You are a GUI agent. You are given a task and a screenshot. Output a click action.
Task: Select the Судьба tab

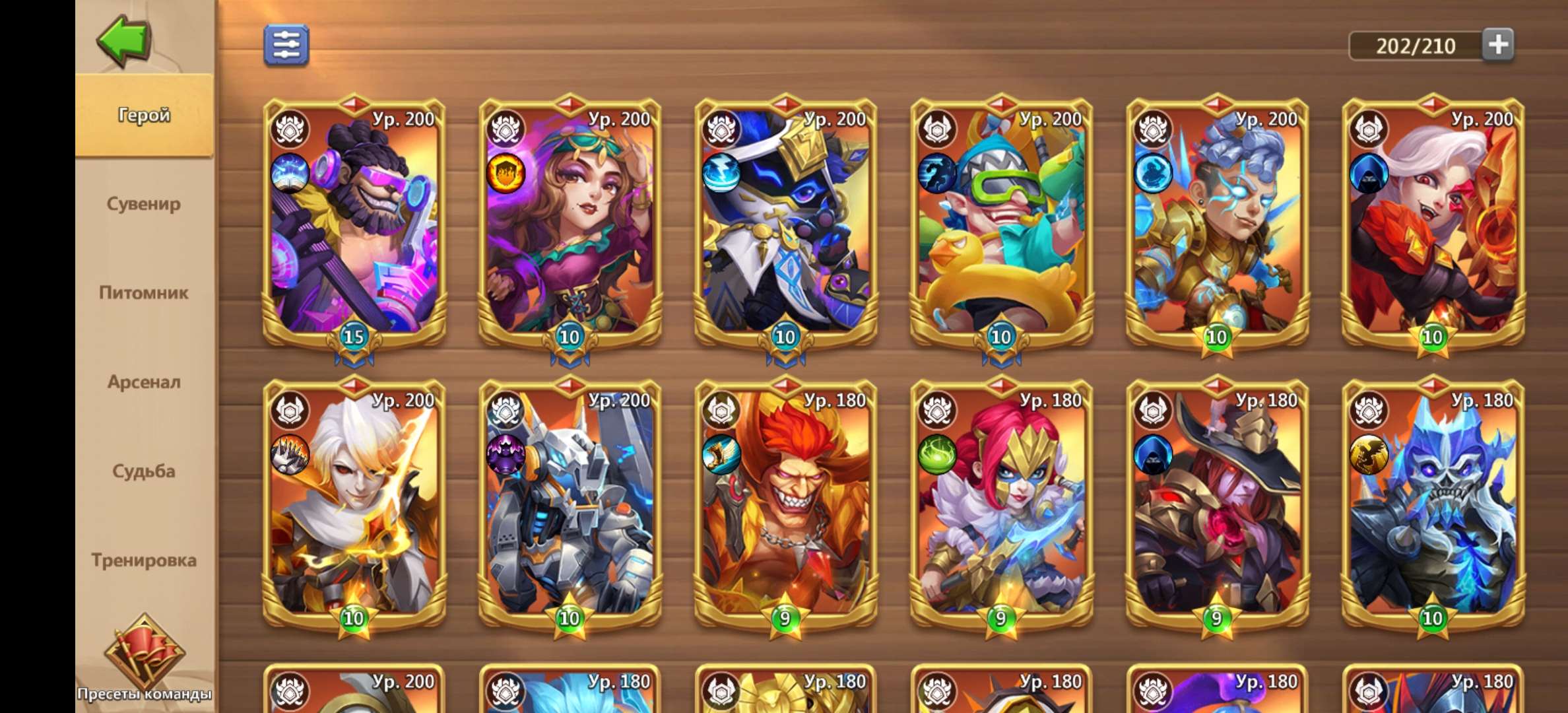click(145, 471)
